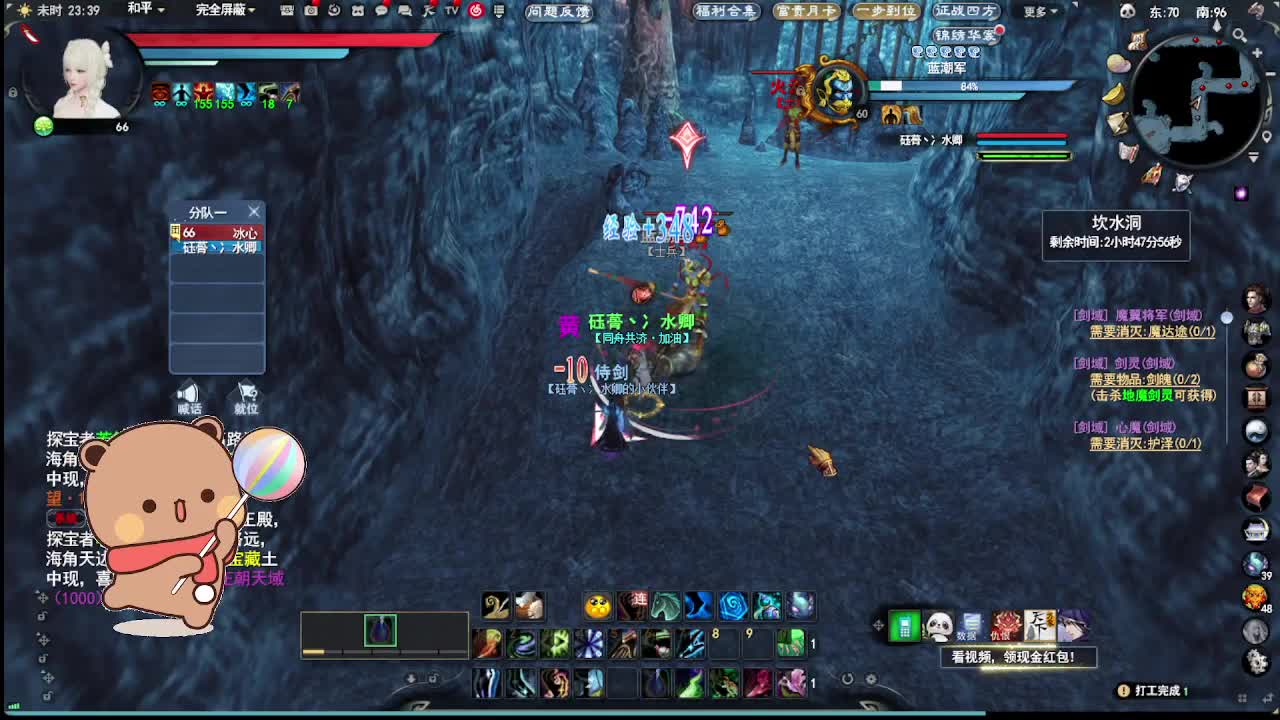Take a screenshot with the camera icon in top bar

tap(310, 12)
